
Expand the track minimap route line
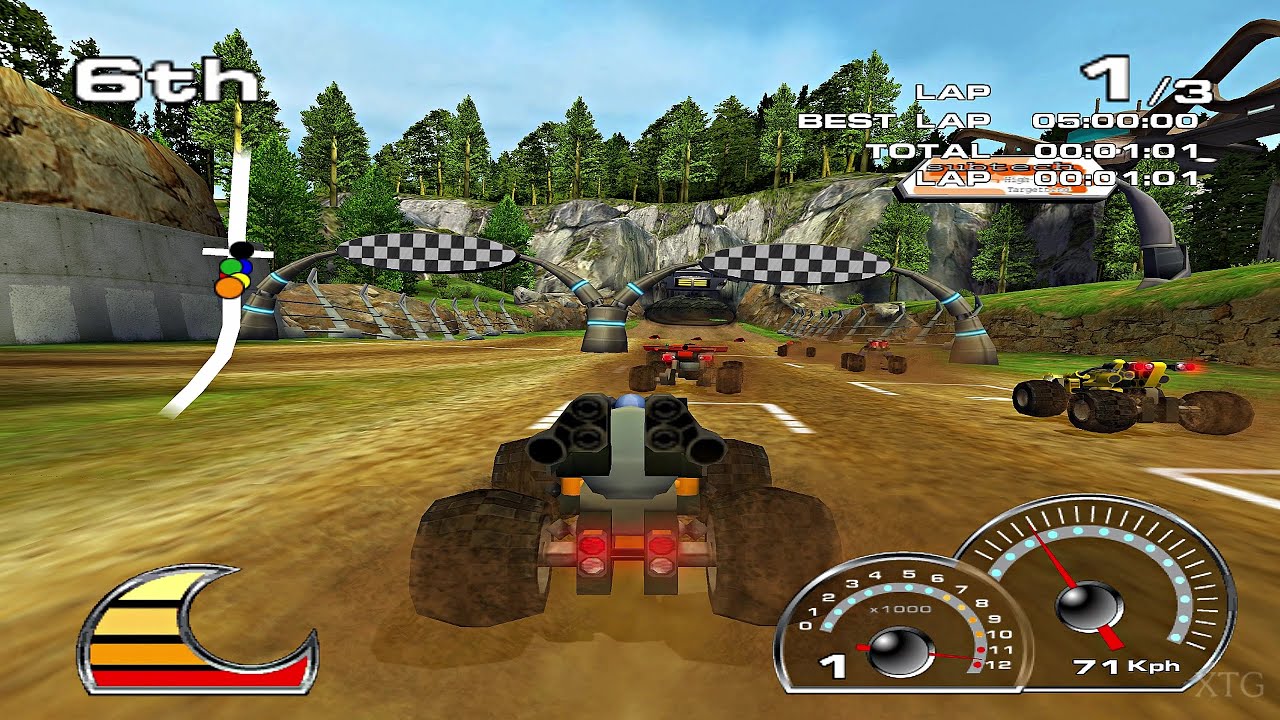point(222,340)
